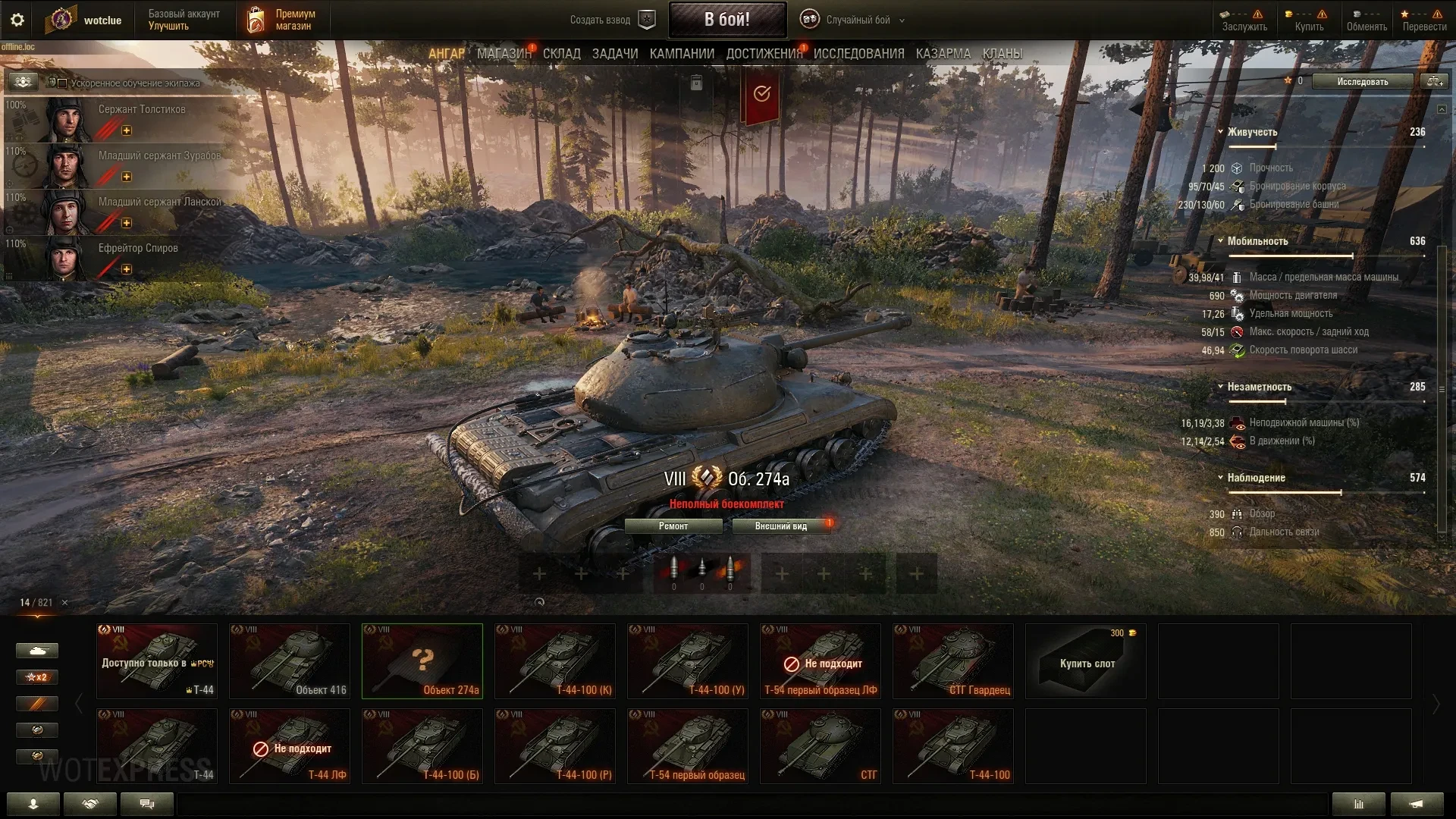Pick the Т-44-100 (К) tank
This screenshot has width=1456, height=819.
tap(555, 661)
